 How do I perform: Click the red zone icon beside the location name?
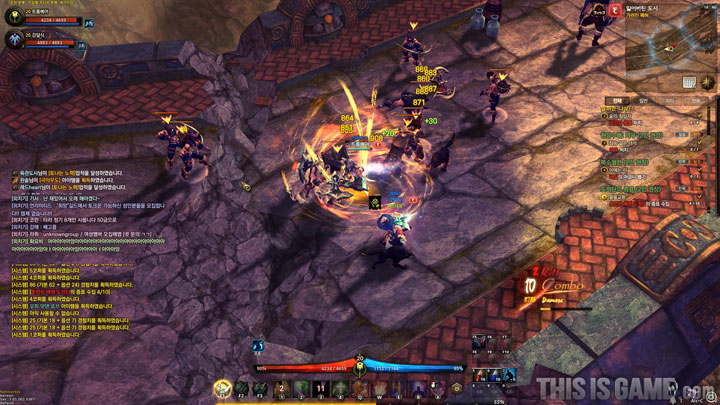point(613,9)
